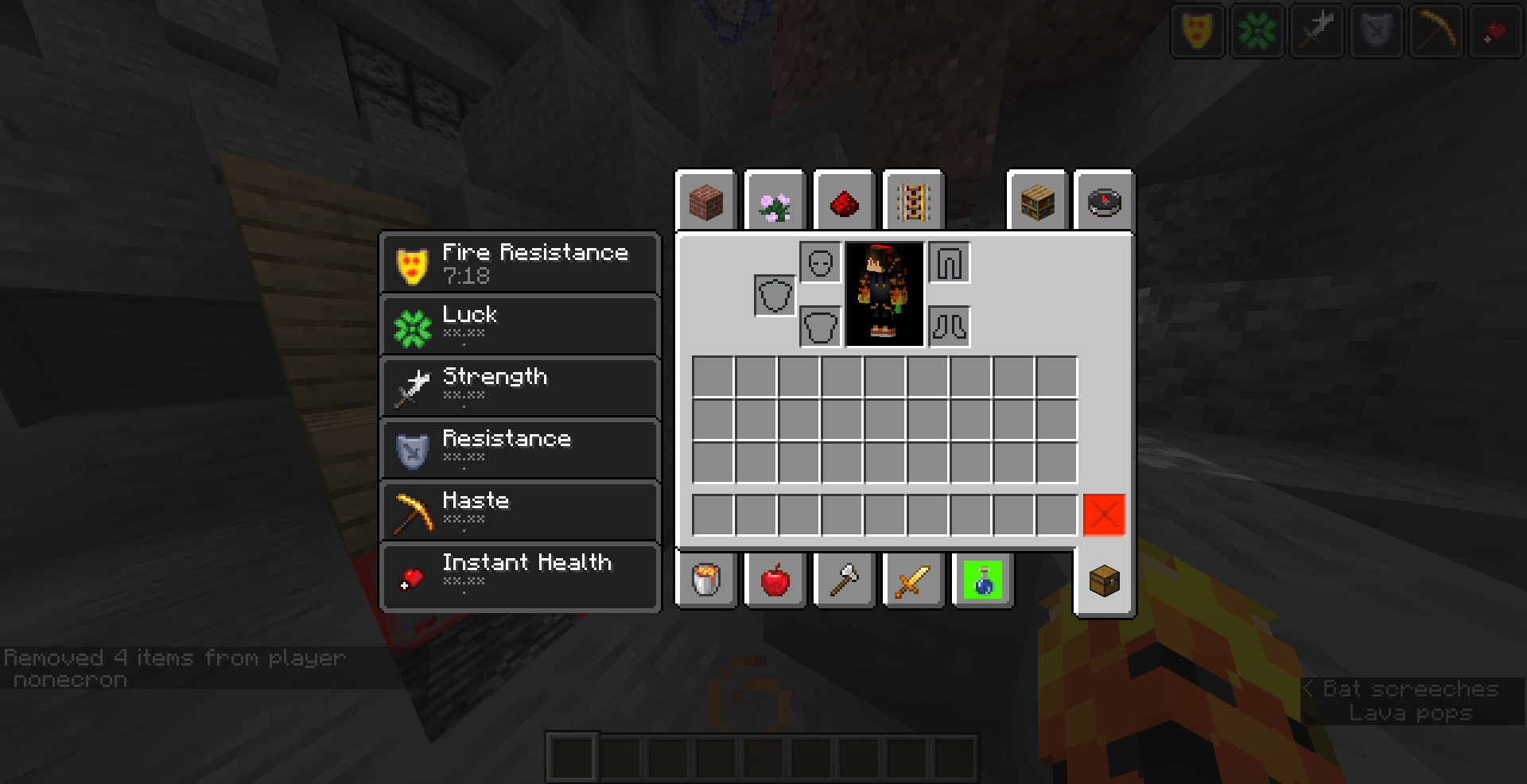Viewport: 1527px width, 784px height.
Task: Select the leggings armor slot
Action: point(950,262)
